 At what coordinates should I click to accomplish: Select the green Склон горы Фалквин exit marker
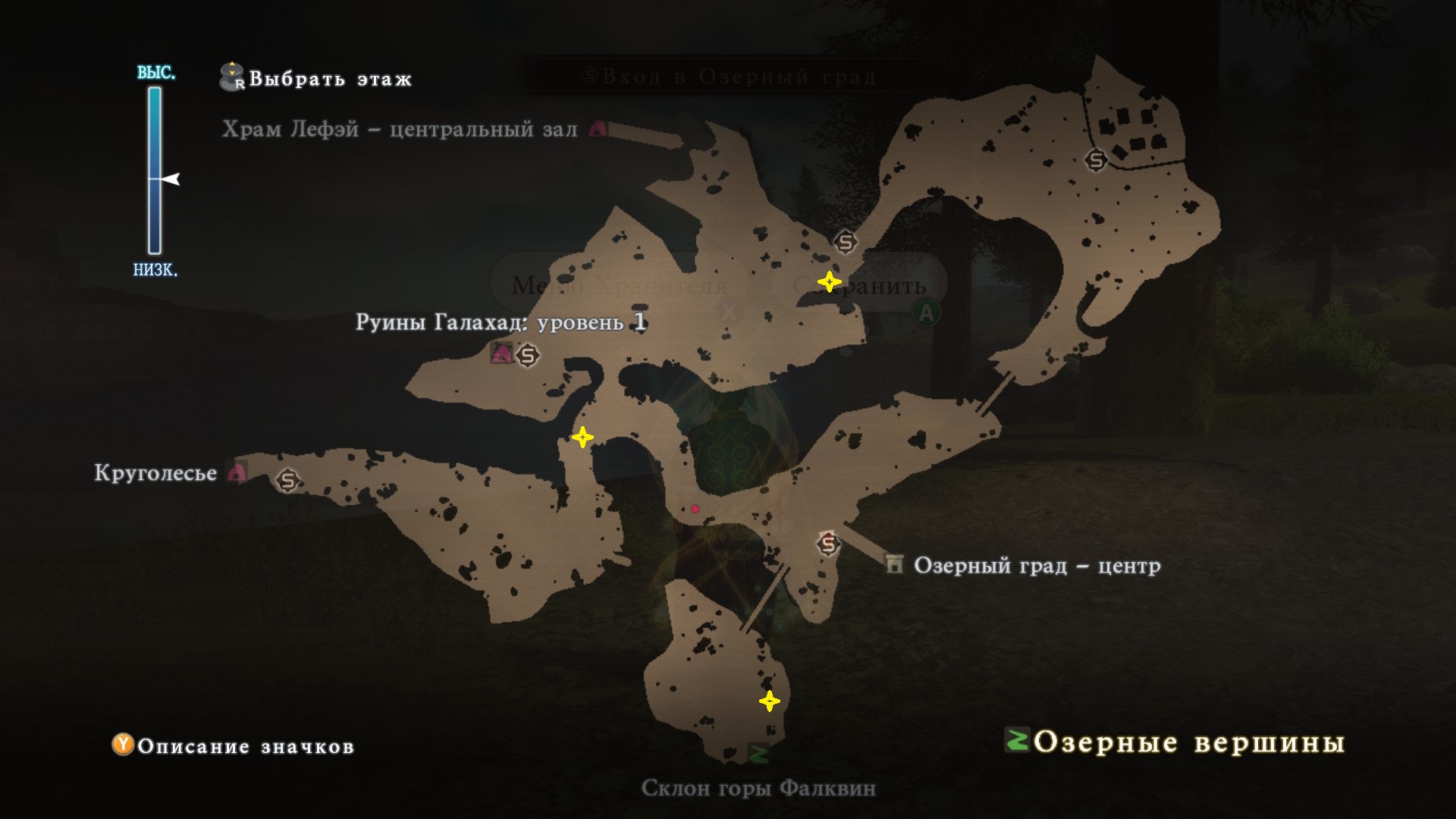758,753
